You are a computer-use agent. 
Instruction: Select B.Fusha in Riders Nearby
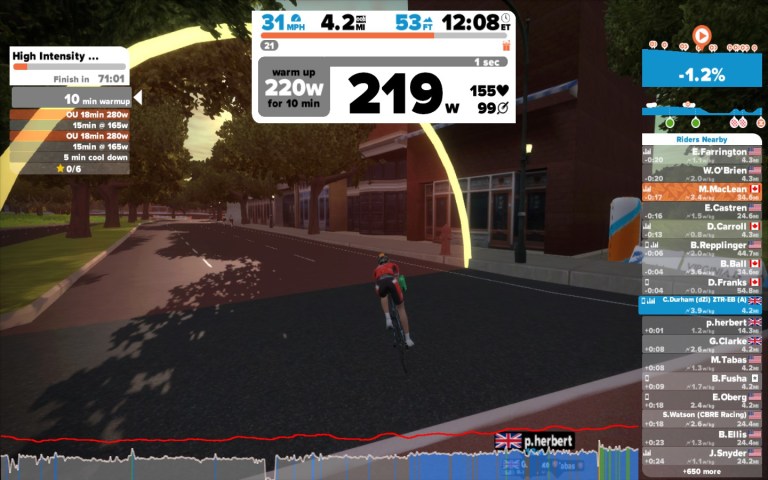703,381
